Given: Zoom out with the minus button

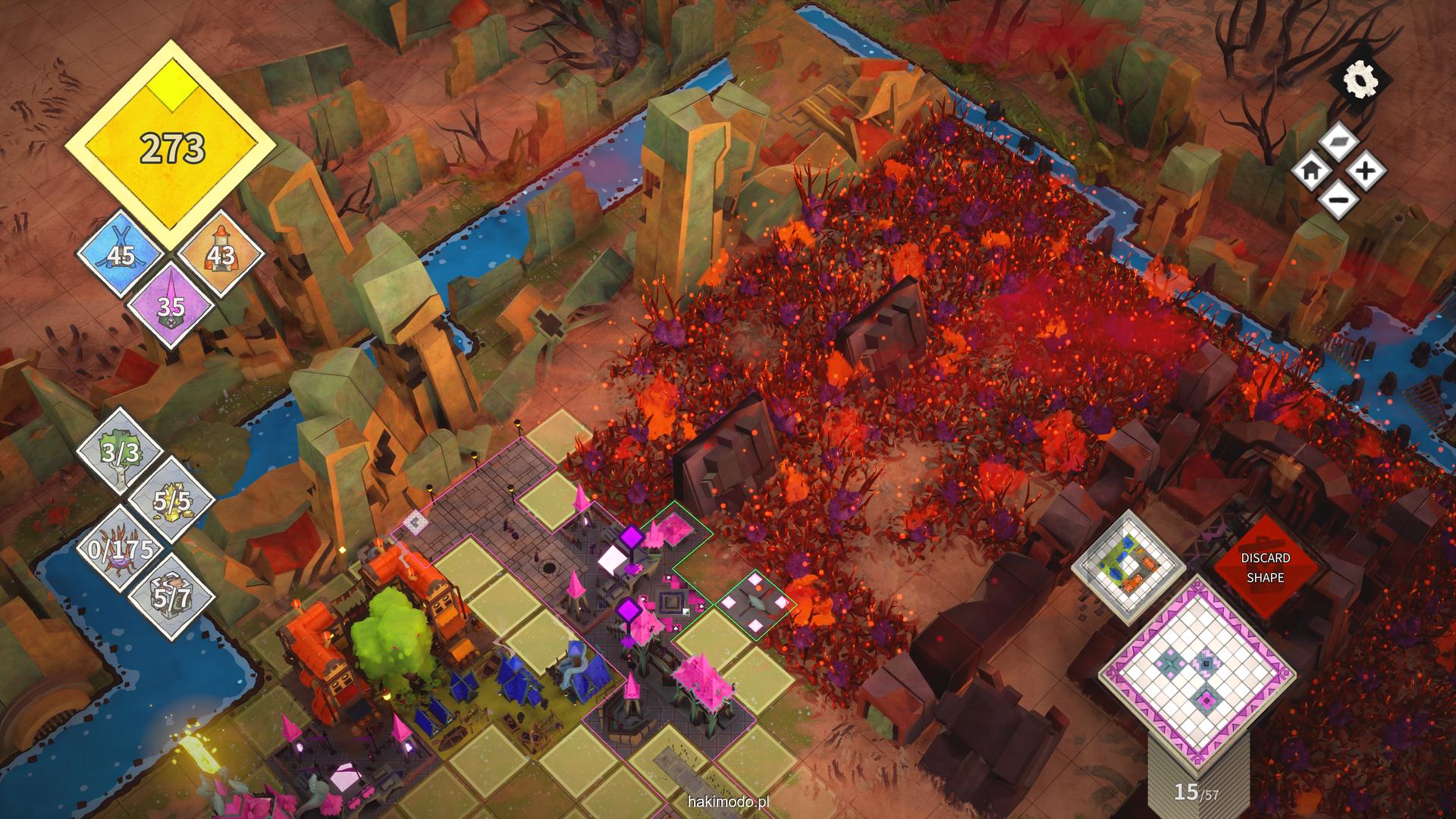Looking at the screenshot, I should click(1338, 200).
